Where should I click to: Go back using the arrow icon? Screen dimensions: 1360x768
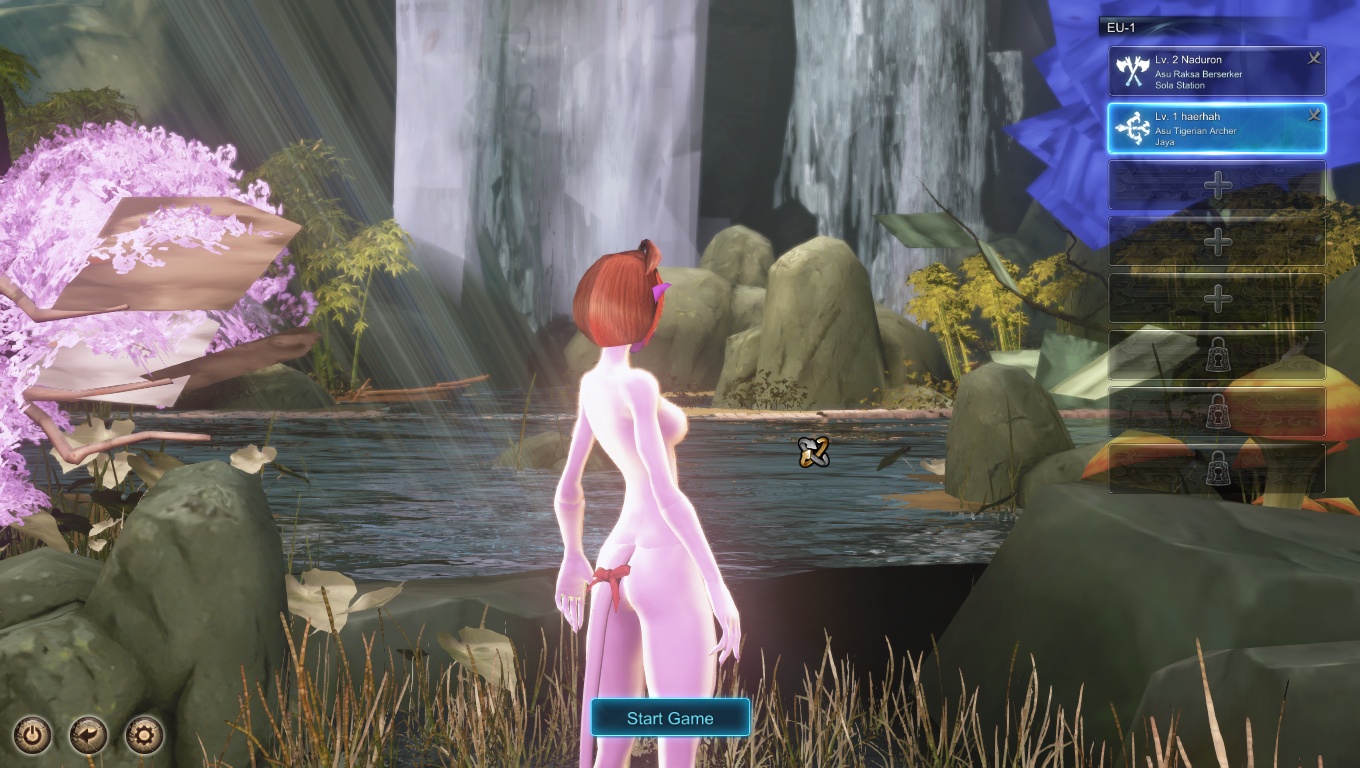pyautogui.click(x=88, y=736)
